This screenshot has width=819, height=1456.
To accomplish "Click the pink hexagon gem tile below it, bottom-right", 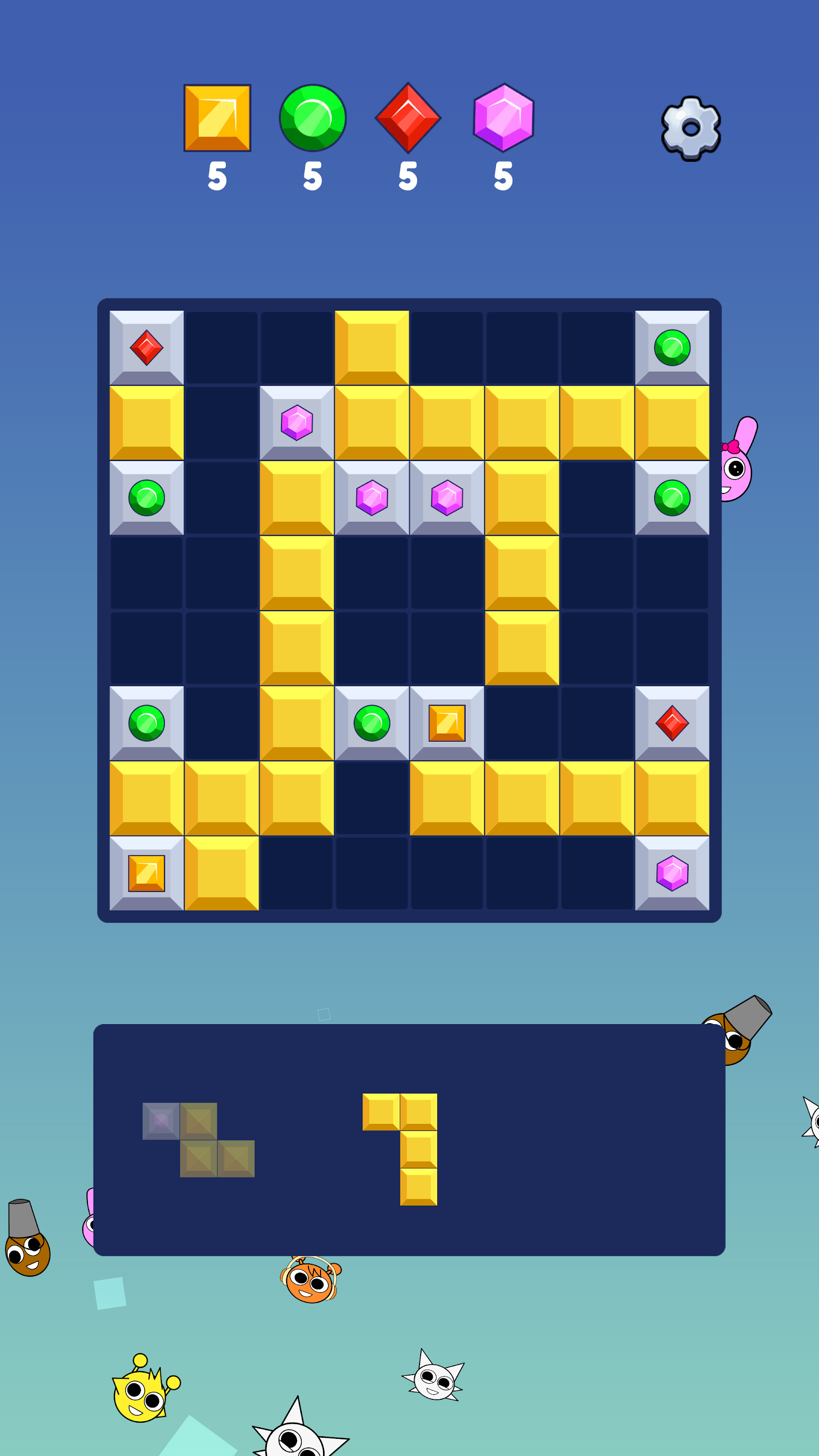I will tap(672, 873).
